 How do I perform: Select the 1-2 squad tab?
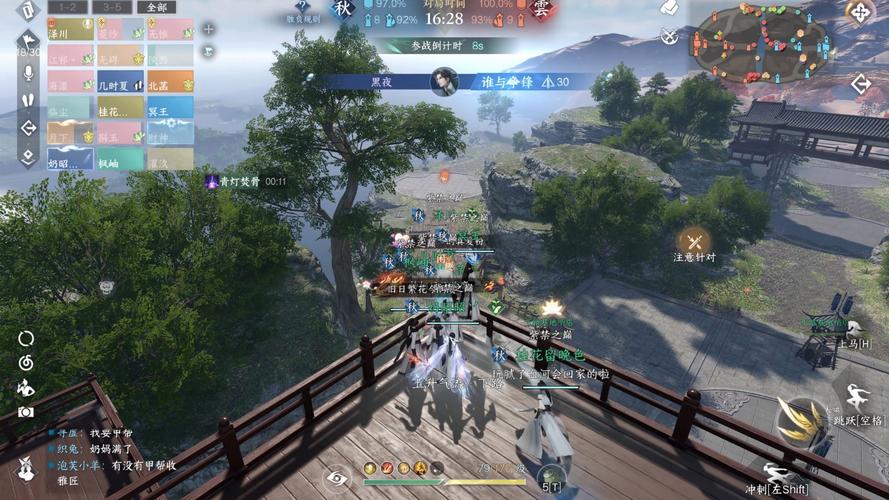pos(67,7)
